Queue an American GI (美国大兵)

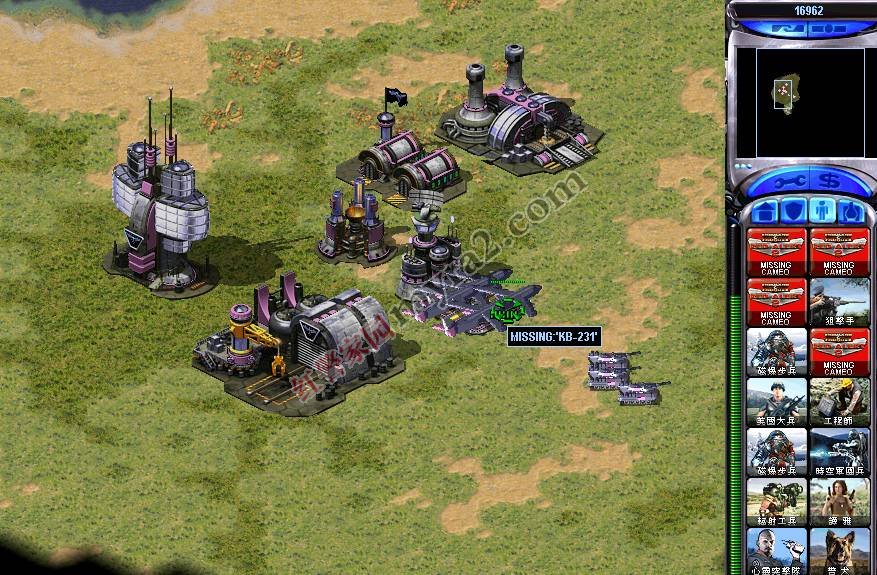776,402
